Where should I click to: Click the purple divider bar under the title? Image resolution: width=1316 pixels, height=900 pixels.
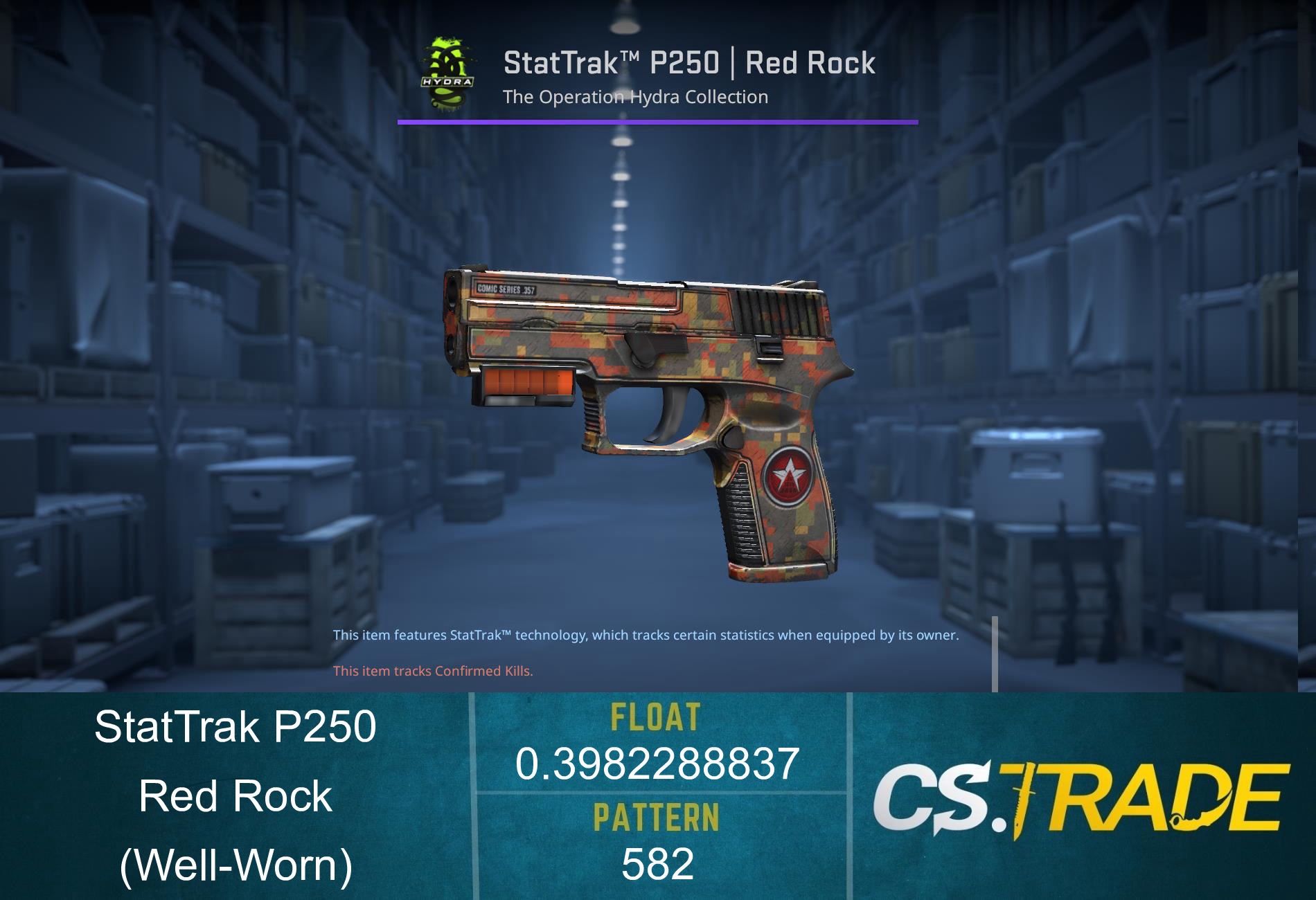tap(658, 123)
